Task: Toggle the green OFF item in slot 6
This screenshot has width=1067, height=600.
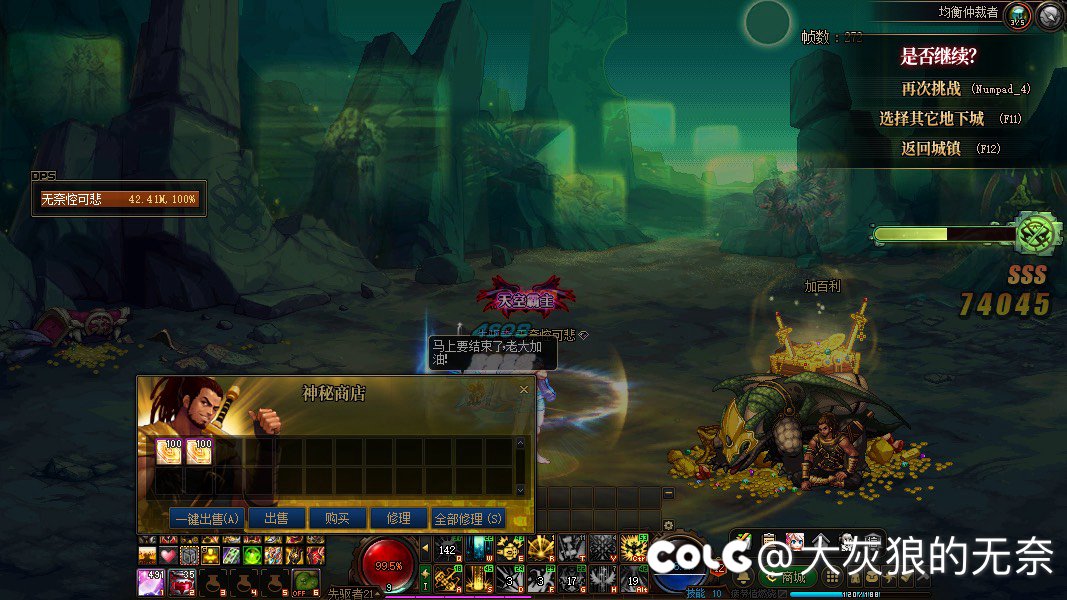Action: point(306,582)
